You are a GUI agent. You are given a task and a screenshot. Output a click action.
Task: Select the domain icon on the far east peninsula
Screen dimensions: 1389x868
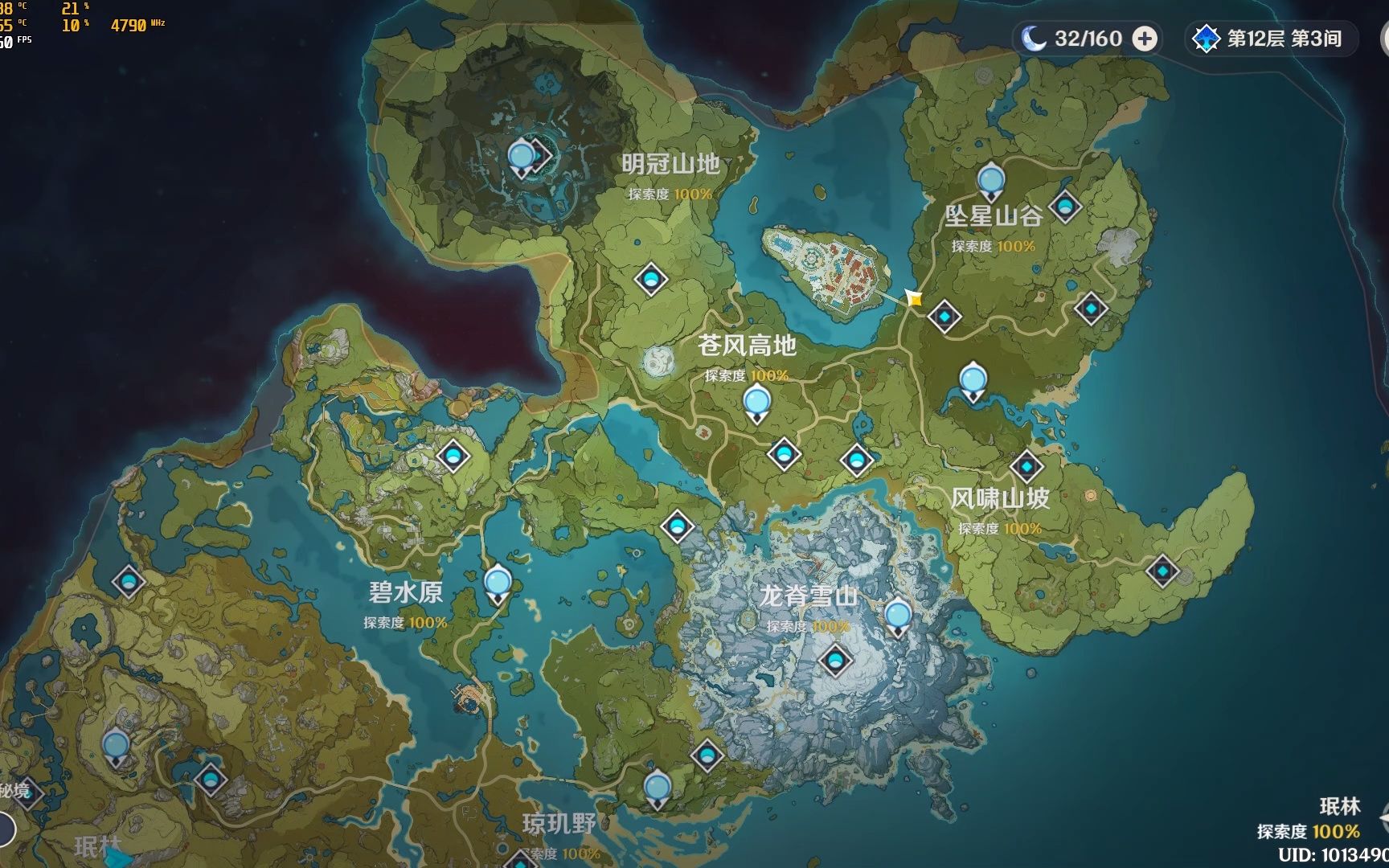[x=1165, y=569]
